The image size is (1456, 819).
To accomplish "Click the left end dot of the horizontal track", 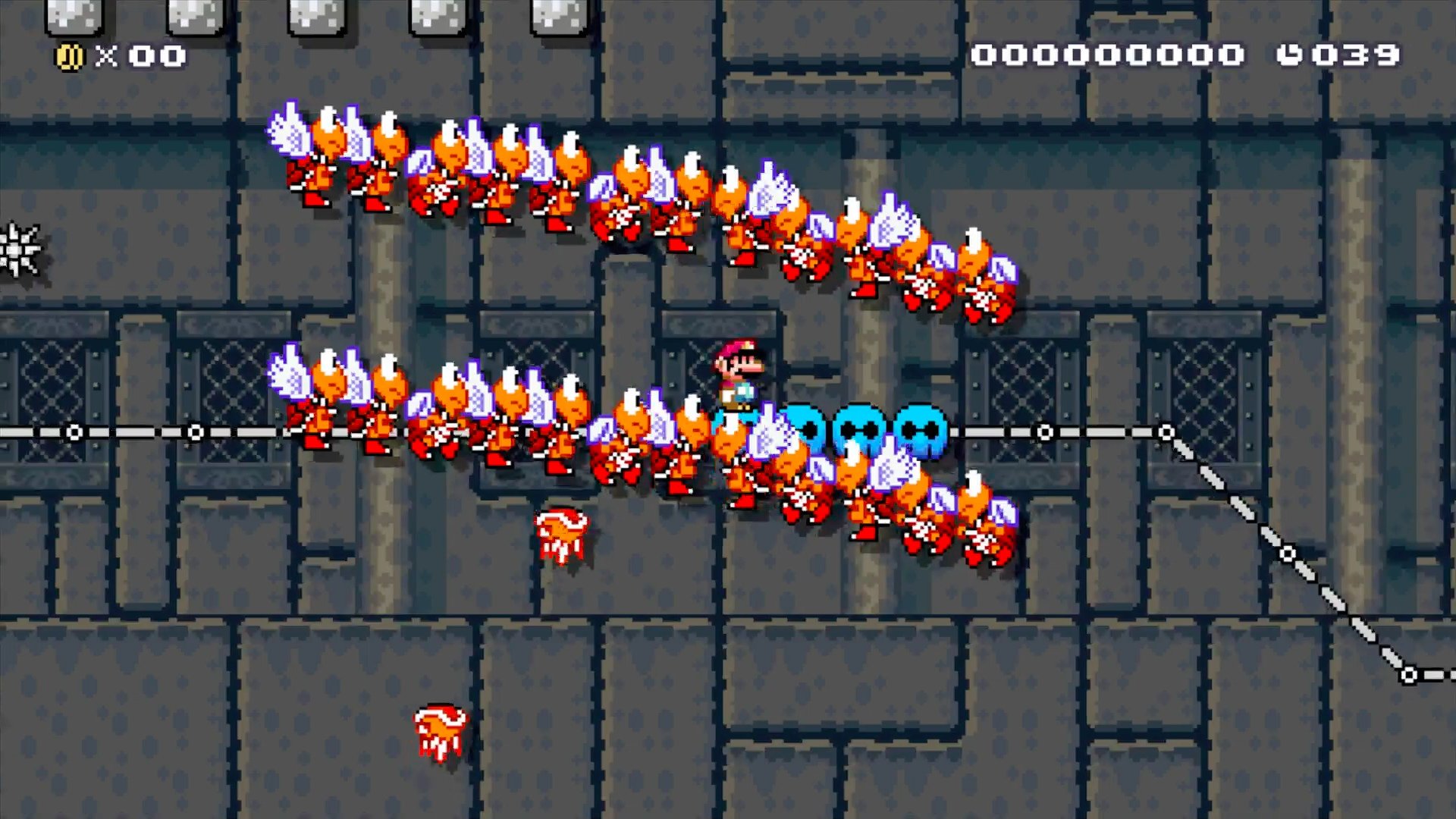I will pyautogui.click(x=74, y=432).
